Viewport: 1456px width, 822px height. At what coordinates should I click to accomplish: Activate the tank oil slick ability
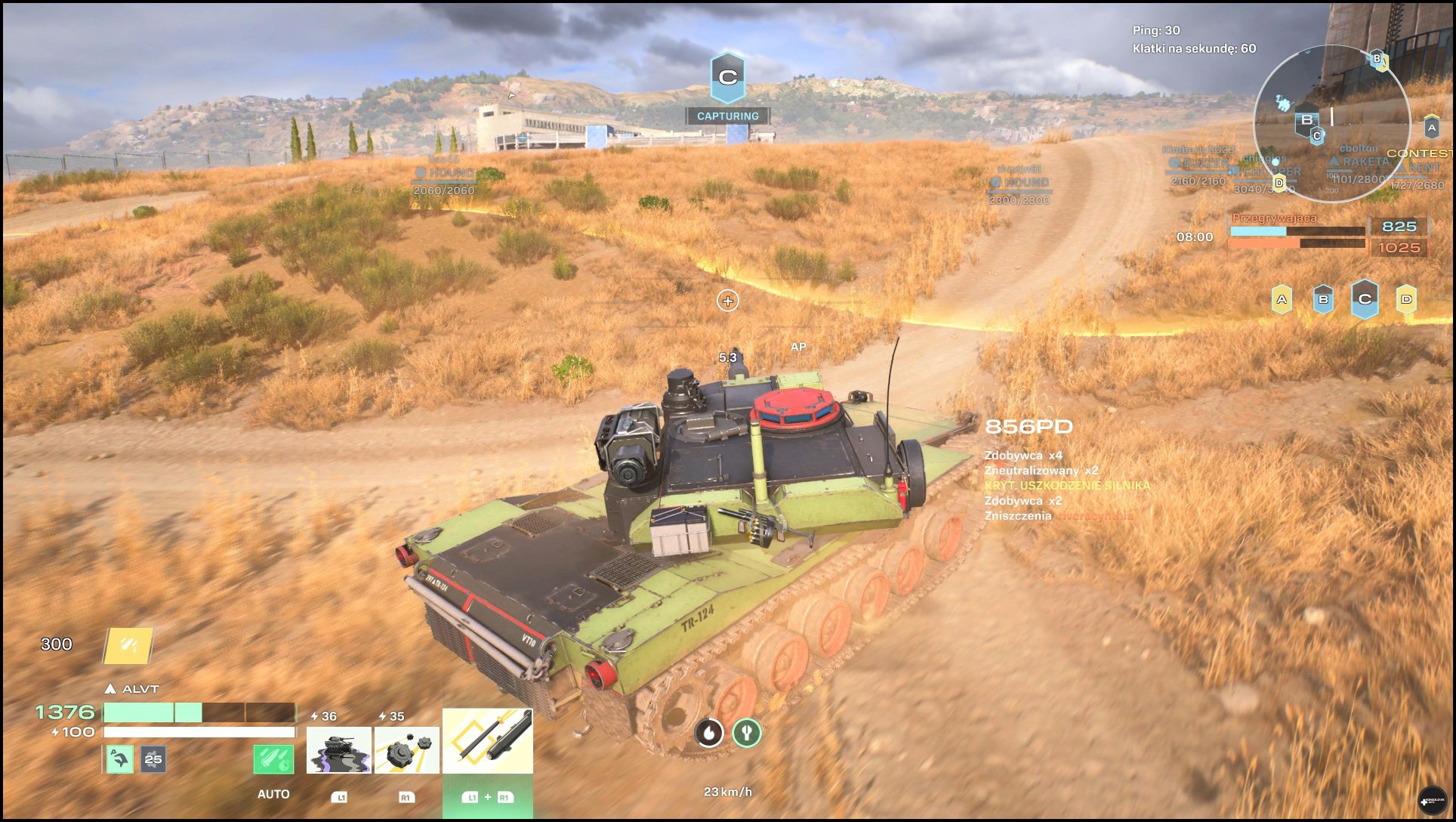coord(338,750)
